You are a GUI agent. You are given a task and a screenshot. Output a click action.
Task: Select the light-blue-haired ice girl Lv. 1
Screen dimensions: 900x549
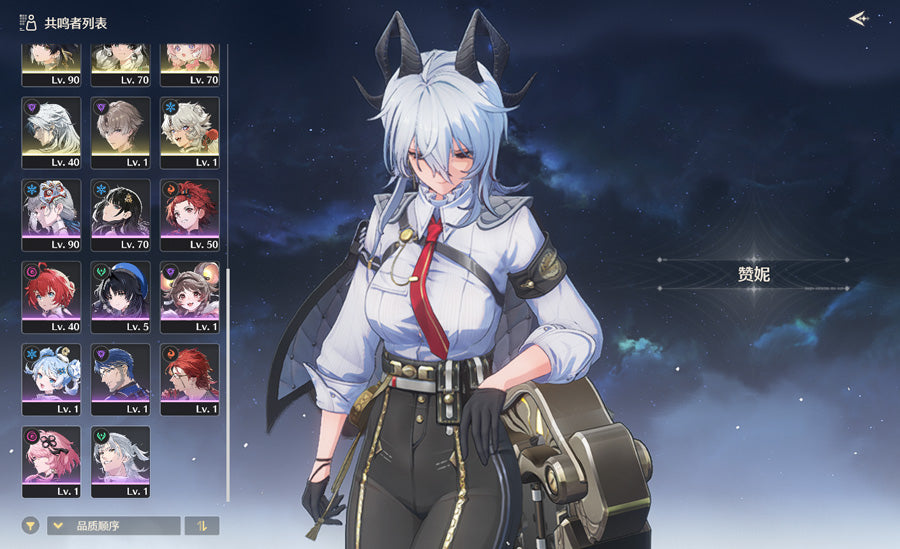tap(51, 379)
